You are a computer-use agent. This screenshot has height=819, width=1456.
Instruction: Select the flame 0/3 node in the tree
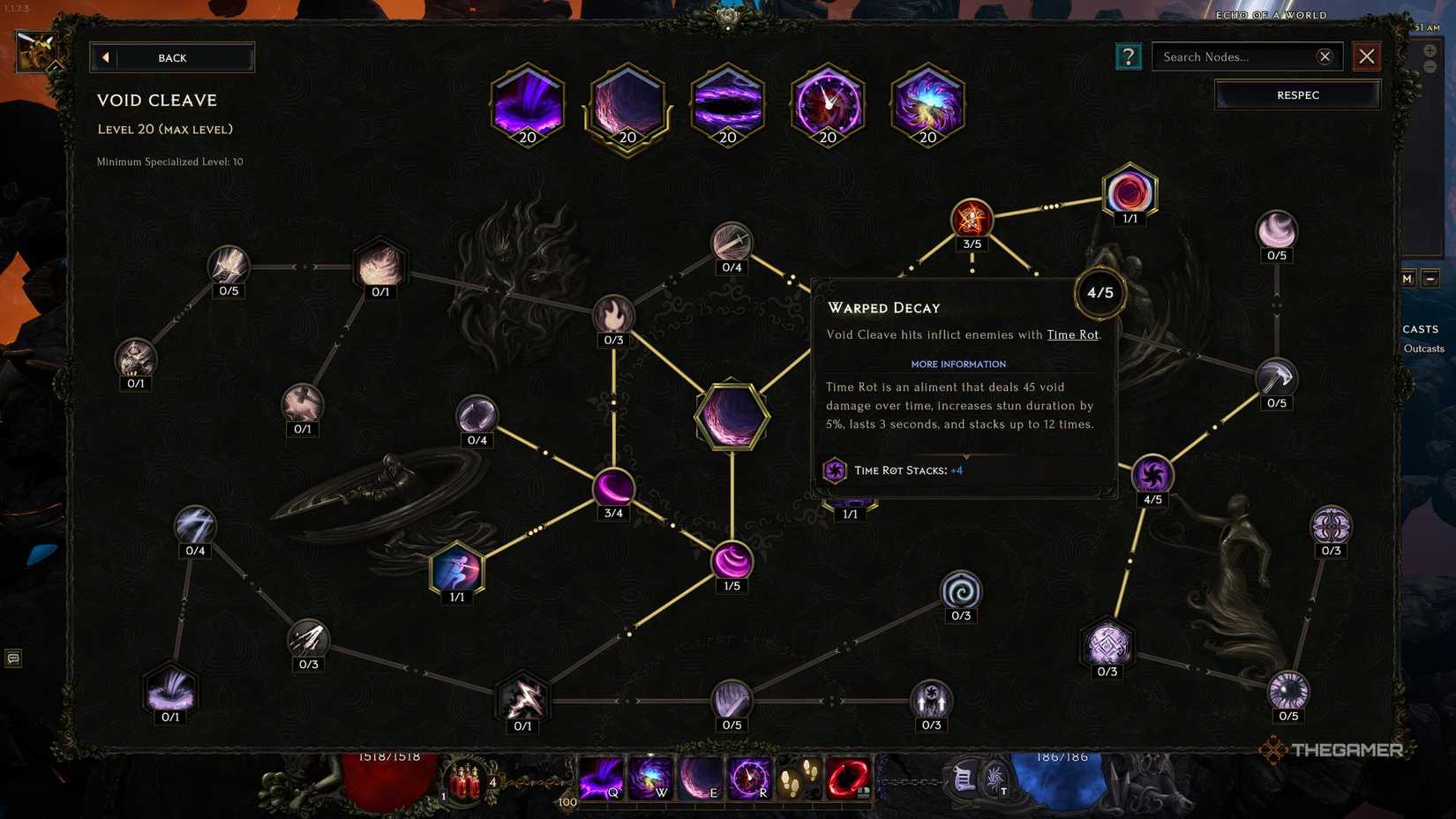point(613,314)
